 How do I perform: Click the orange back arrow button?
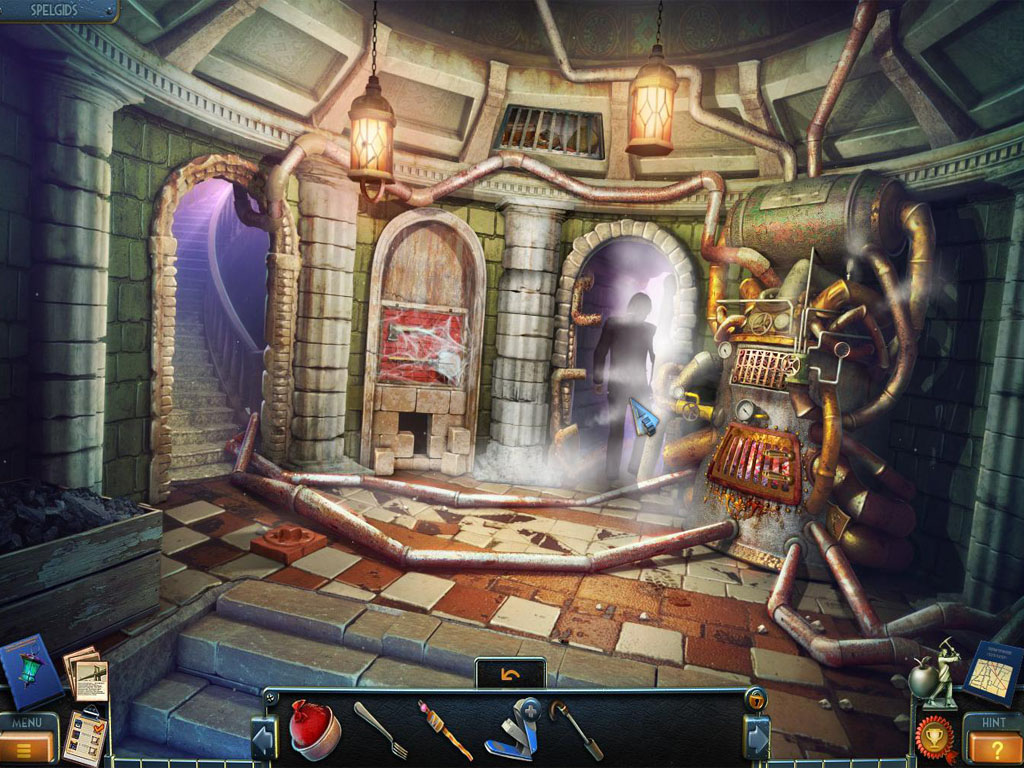pyautogui.click(x=510, y=675)
